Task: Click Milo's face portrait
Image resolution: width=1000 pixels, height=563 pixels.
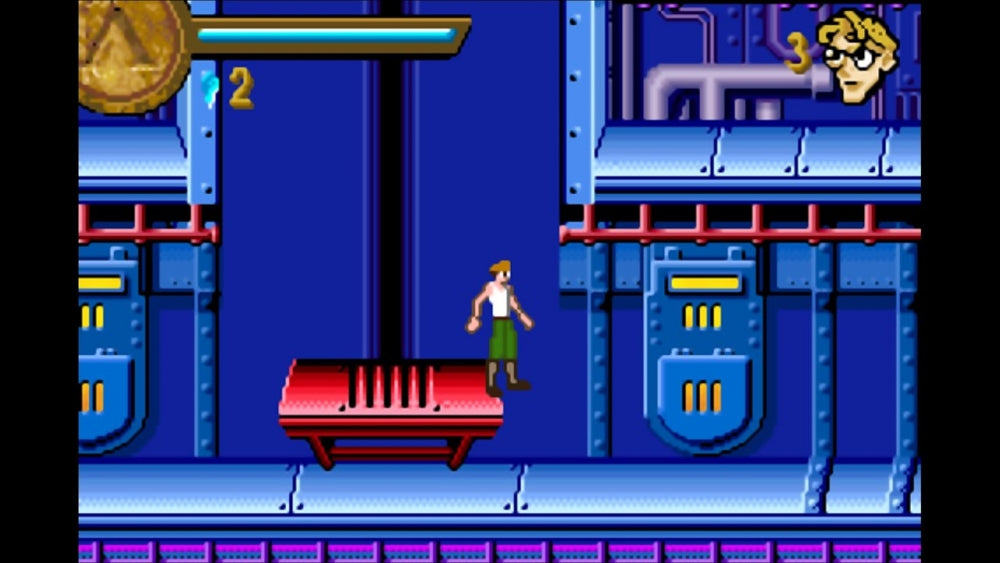Action: coord(856,55)
